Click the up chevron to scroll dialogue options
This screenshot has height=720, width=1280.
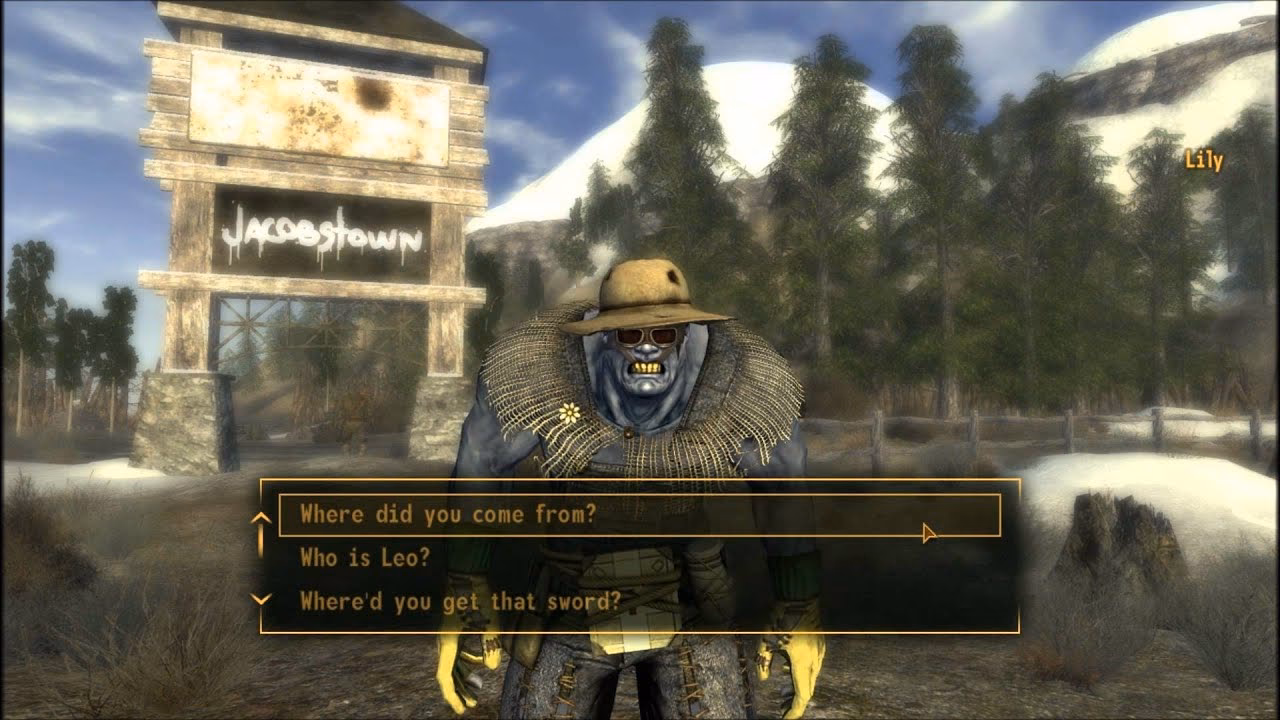(x=262, y=518)
